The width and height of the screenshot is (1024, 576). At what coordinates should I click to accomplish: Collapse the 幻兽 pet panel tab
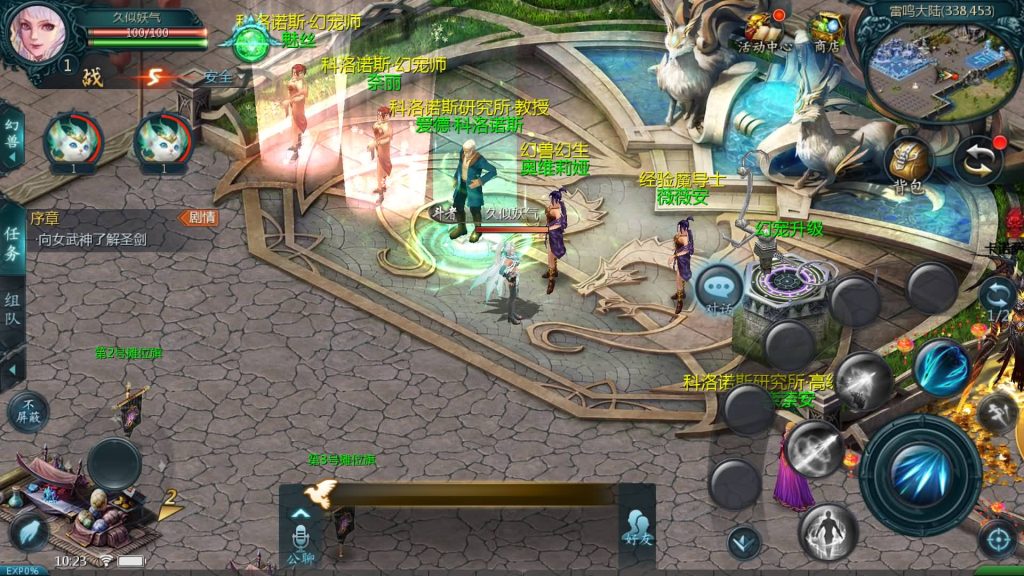pos(12,140)
